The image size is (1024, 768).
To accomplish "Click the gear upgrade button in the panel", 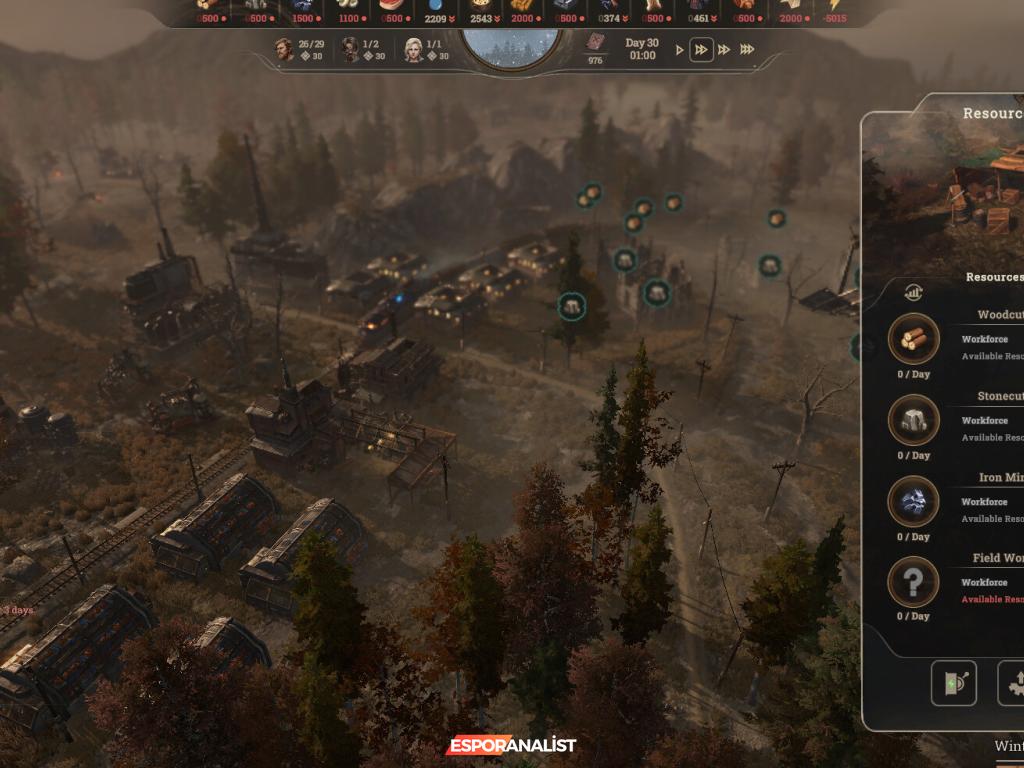I will [x=1012, y=683].
